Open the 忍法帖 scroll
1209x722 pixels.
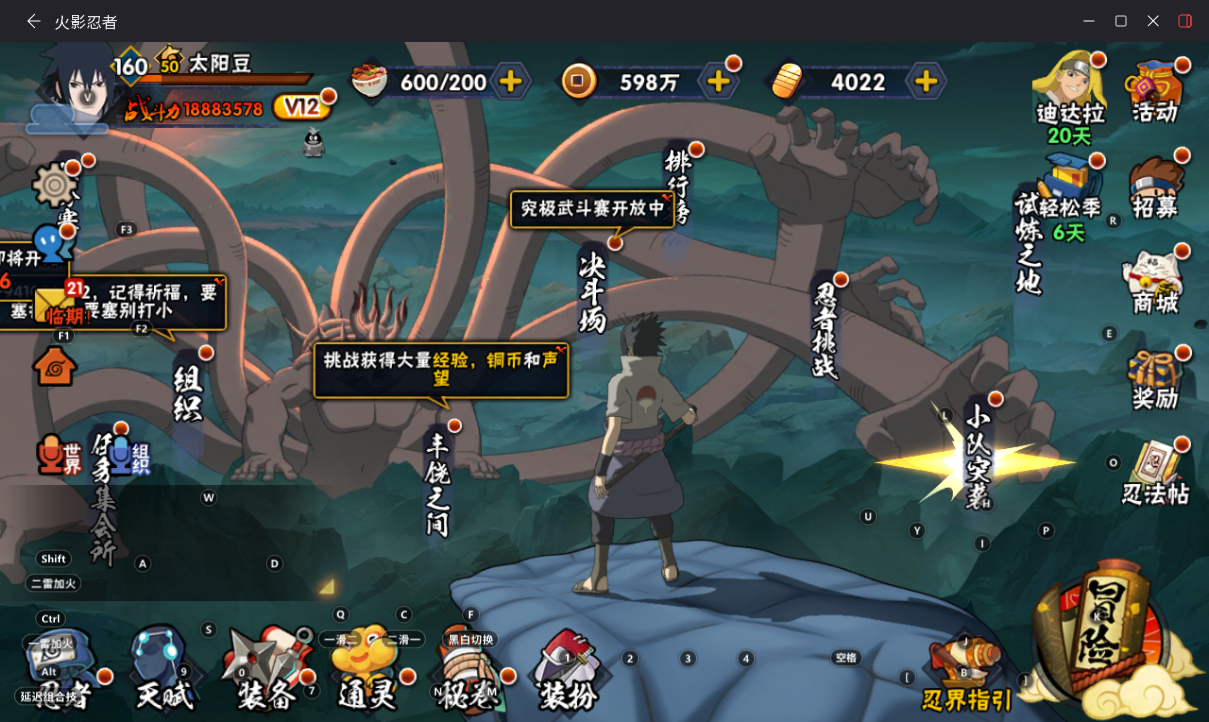click(1155, 472)
